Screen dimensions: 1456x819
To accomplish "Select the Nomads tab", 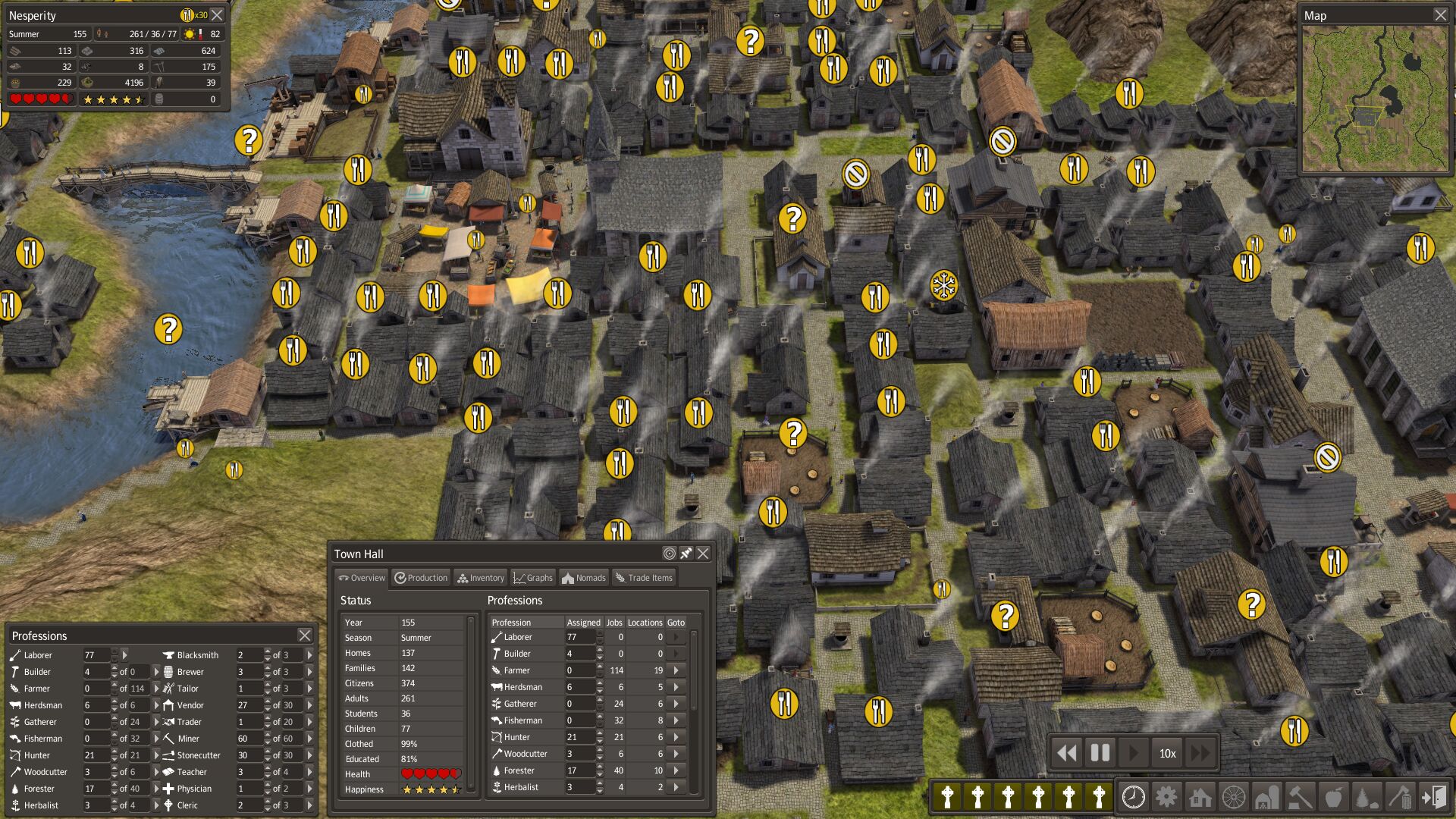I will 583,578.
